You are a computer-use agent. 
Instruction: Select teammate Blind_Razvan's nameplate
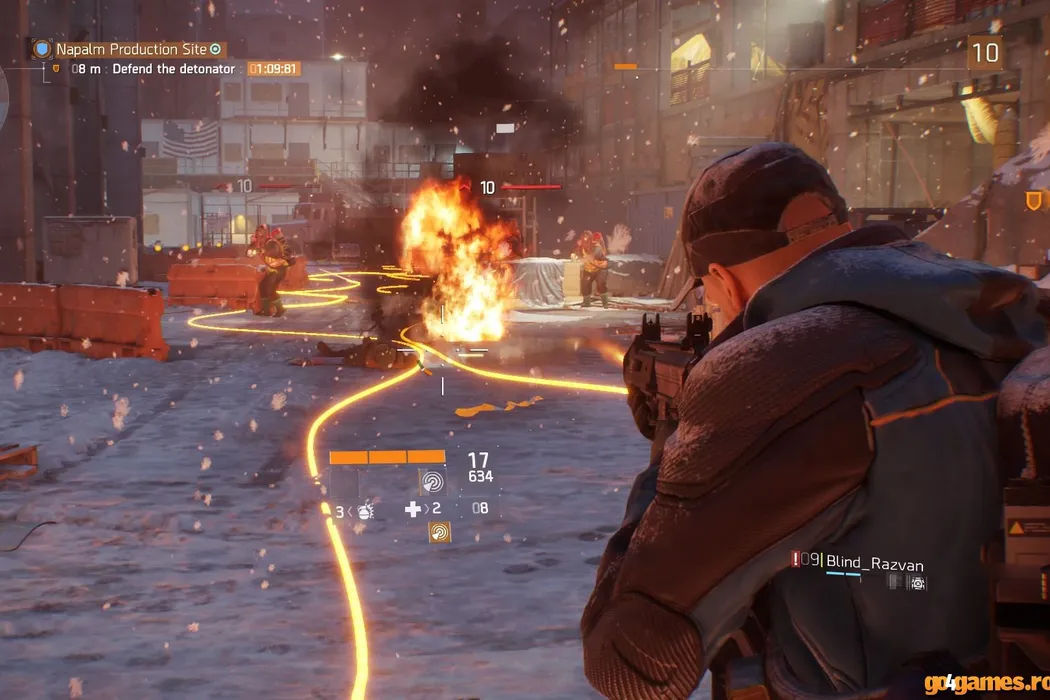(868, 563)
